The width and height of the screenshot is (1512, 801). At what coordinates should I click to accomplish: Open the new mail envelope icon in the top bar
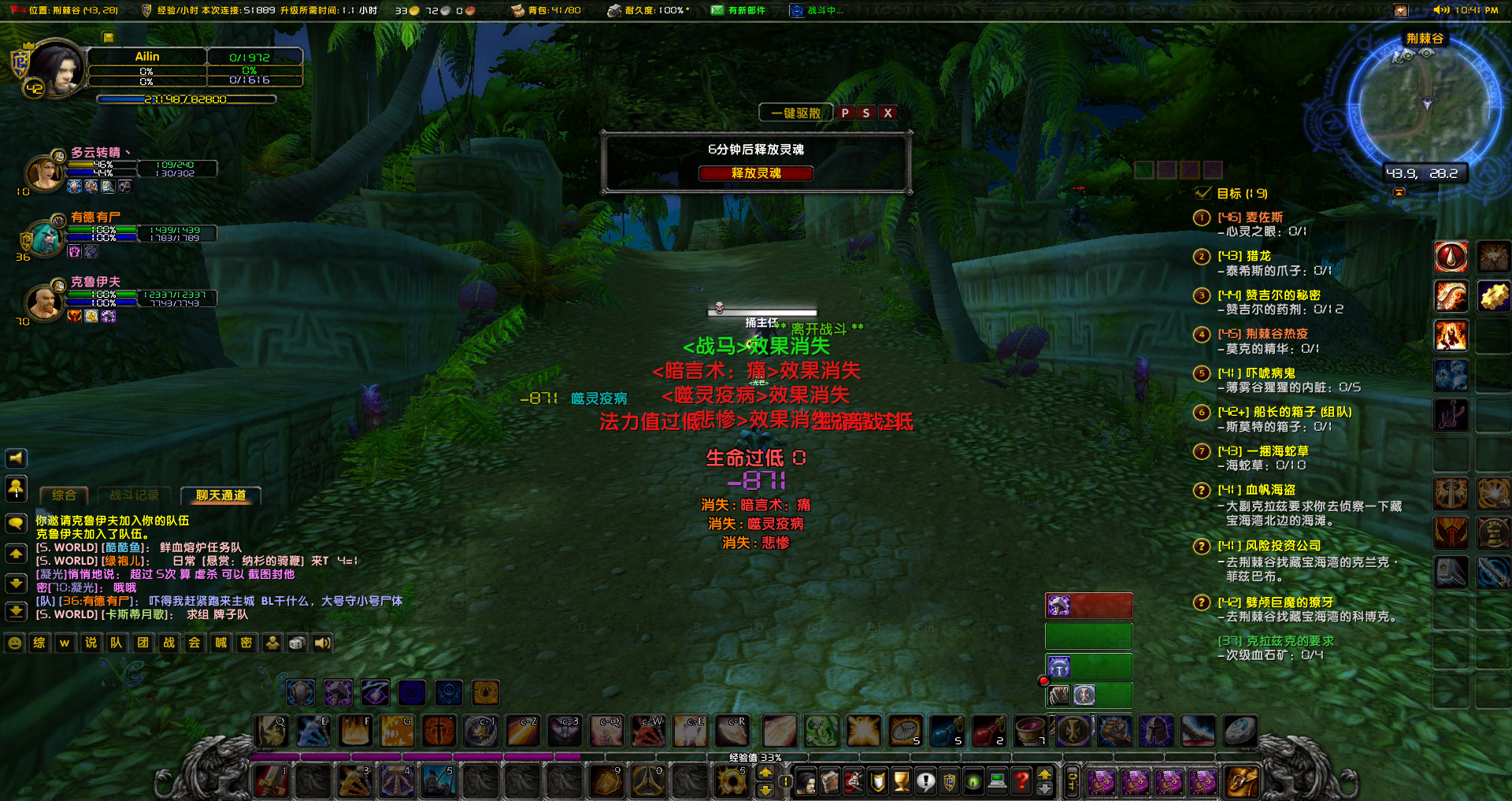[x=718, y=10]
